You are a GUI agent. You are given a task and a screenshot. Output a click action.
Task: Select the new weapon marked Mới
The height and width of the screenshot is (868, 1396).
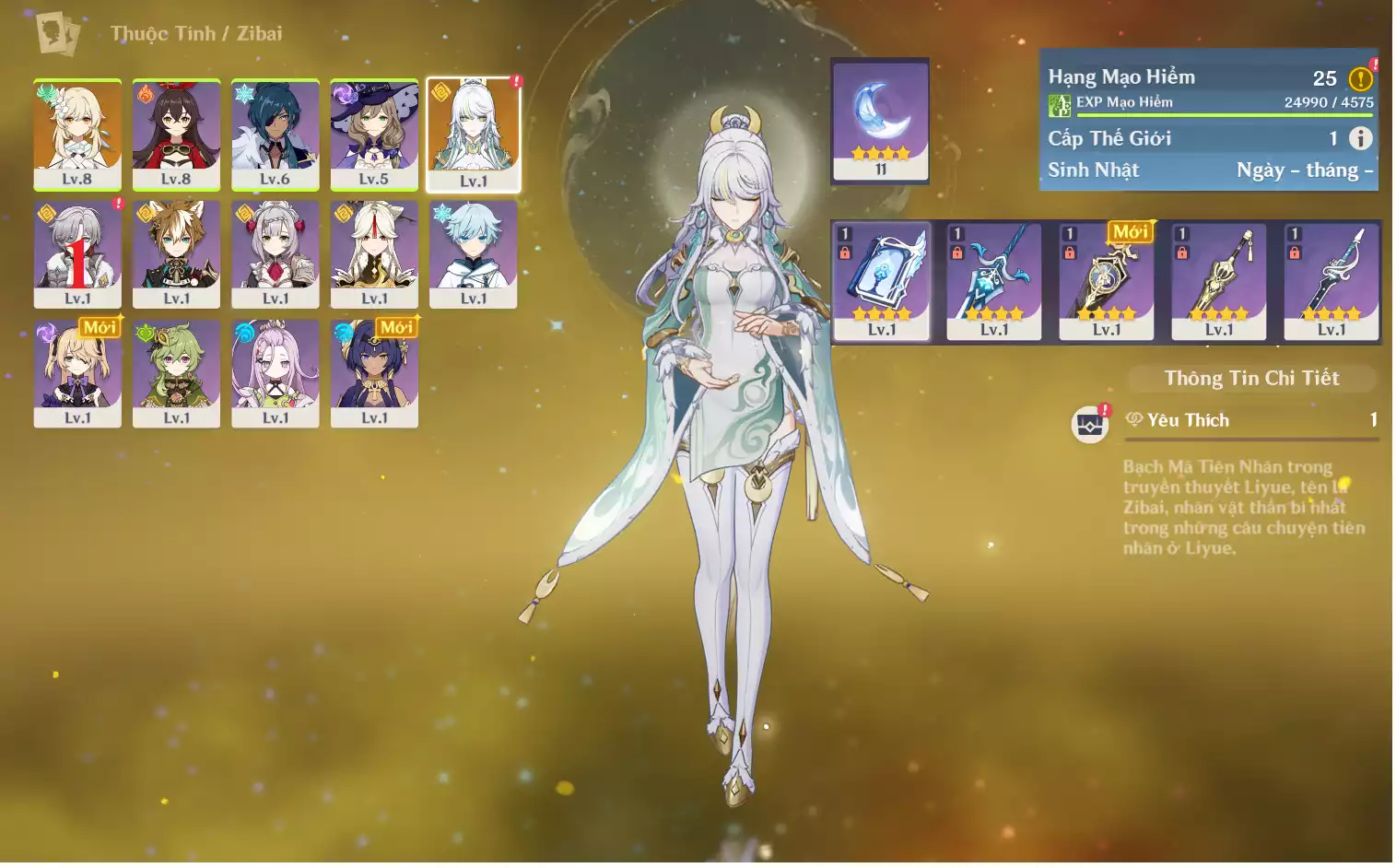tap(1107, 281)
